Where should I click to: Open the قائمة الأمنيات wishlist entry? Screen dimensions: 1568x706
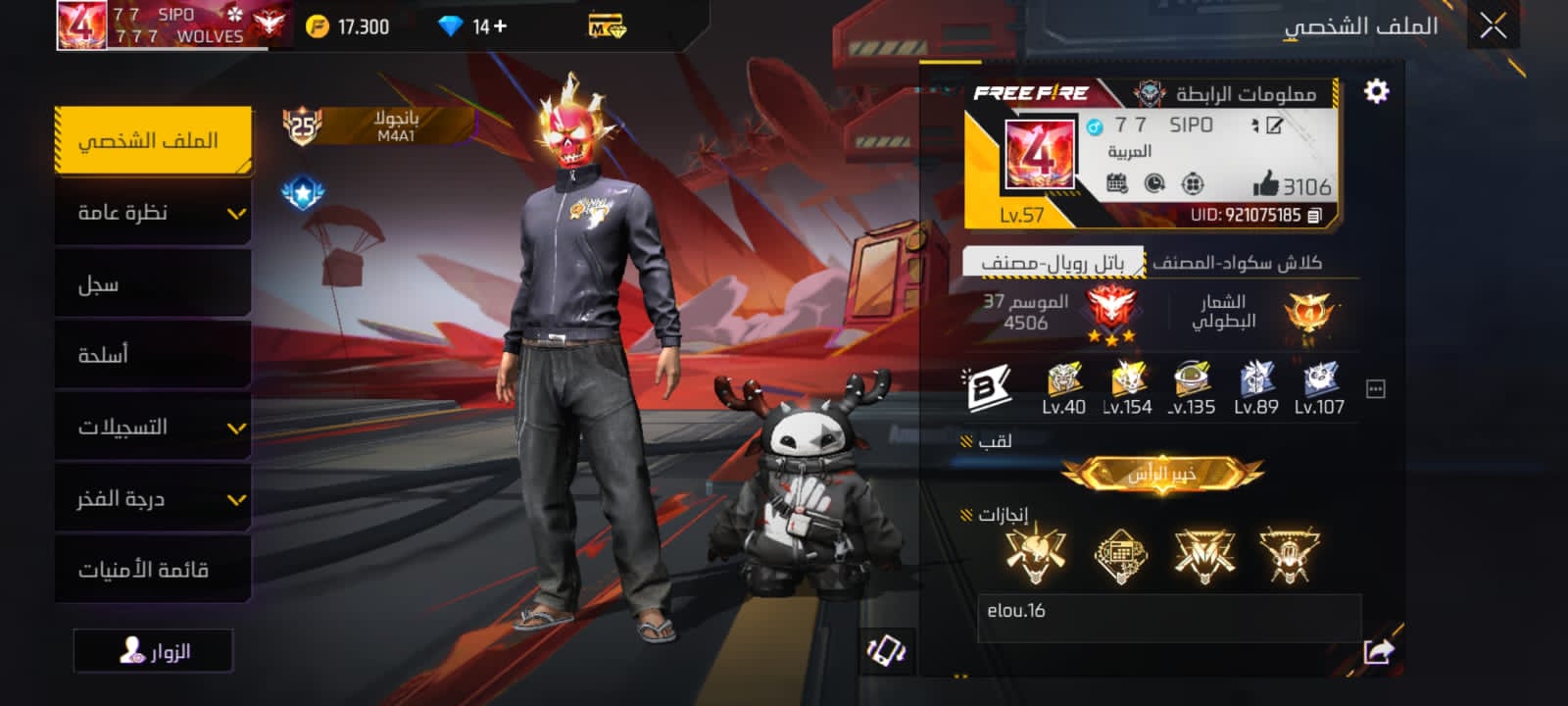(x=152, y=570)
